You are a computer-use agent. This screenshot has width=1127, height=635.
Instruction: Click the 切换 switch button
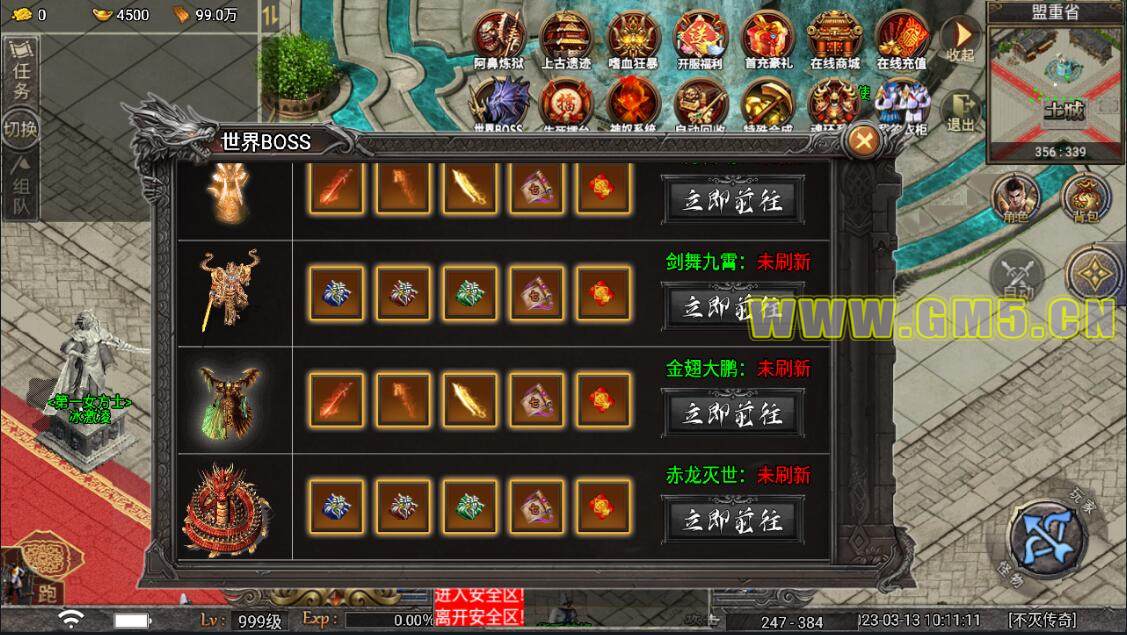coord(21,129)
